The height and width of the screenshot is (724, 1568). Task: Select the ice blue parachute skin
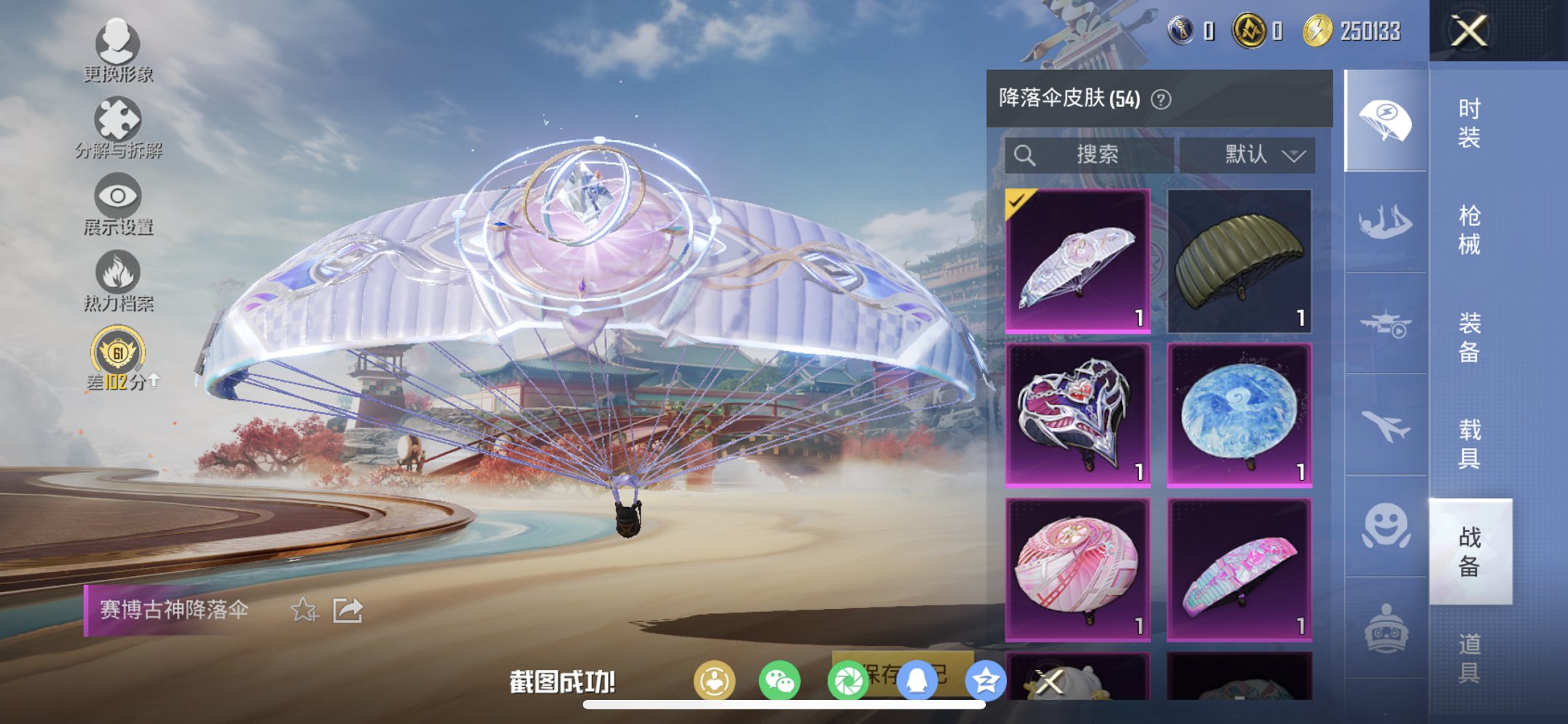point(1241,415)
